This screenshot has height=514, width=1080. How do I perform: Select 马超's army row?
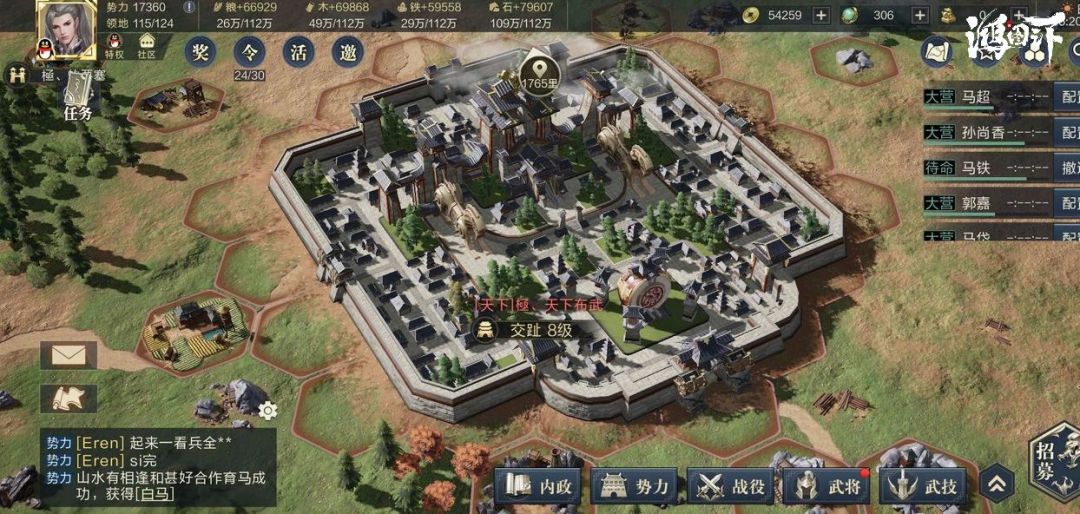coord(985,97)
